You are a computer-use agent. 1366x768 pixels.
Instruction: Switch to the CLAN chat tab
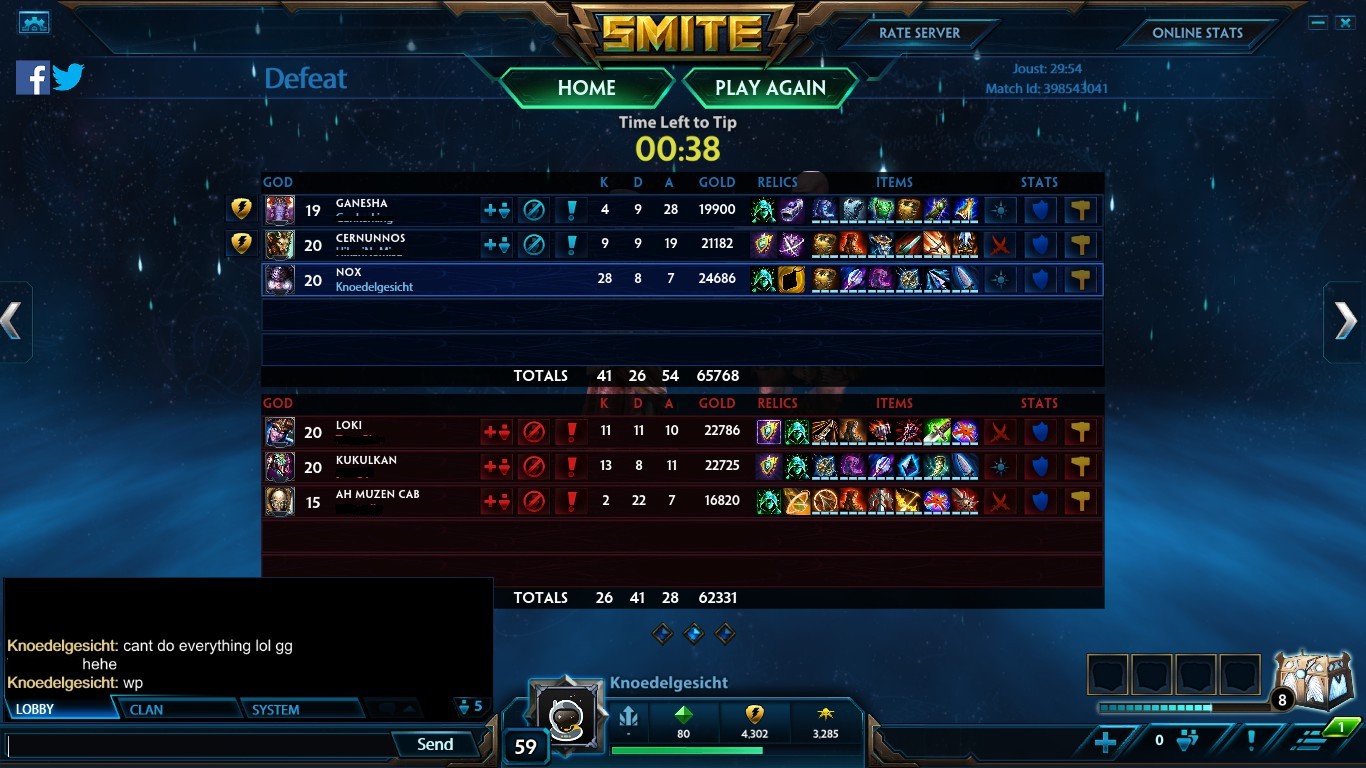[146, 710]
